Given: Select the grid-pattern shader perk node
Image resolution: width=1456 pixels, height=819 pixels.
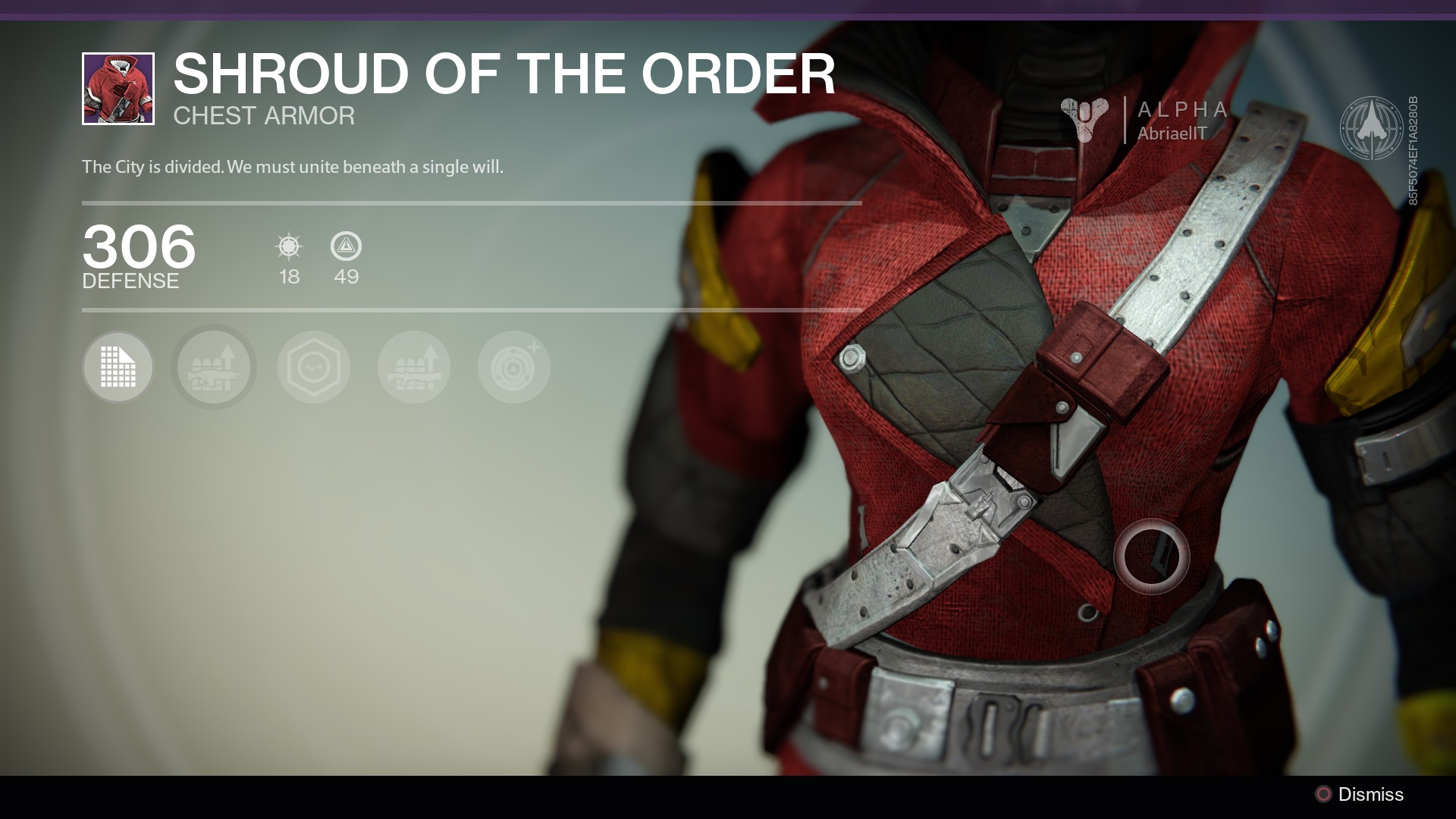Looking at the screenshot, I should (118, 367).
